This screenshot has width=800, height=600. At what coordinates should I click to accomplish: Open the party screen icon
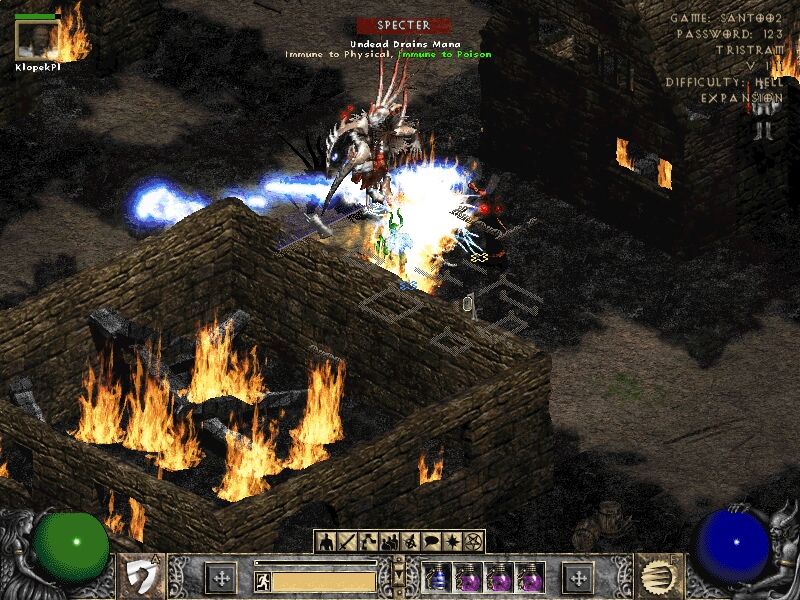point(389,541)
